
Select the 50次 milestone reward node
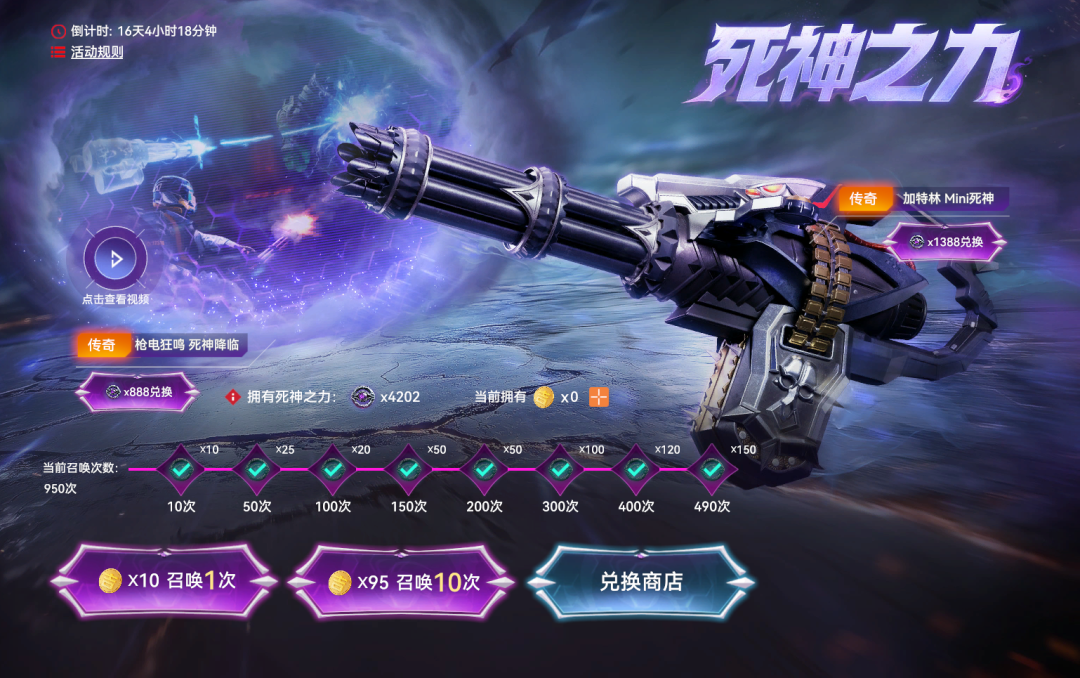[257, 468]
